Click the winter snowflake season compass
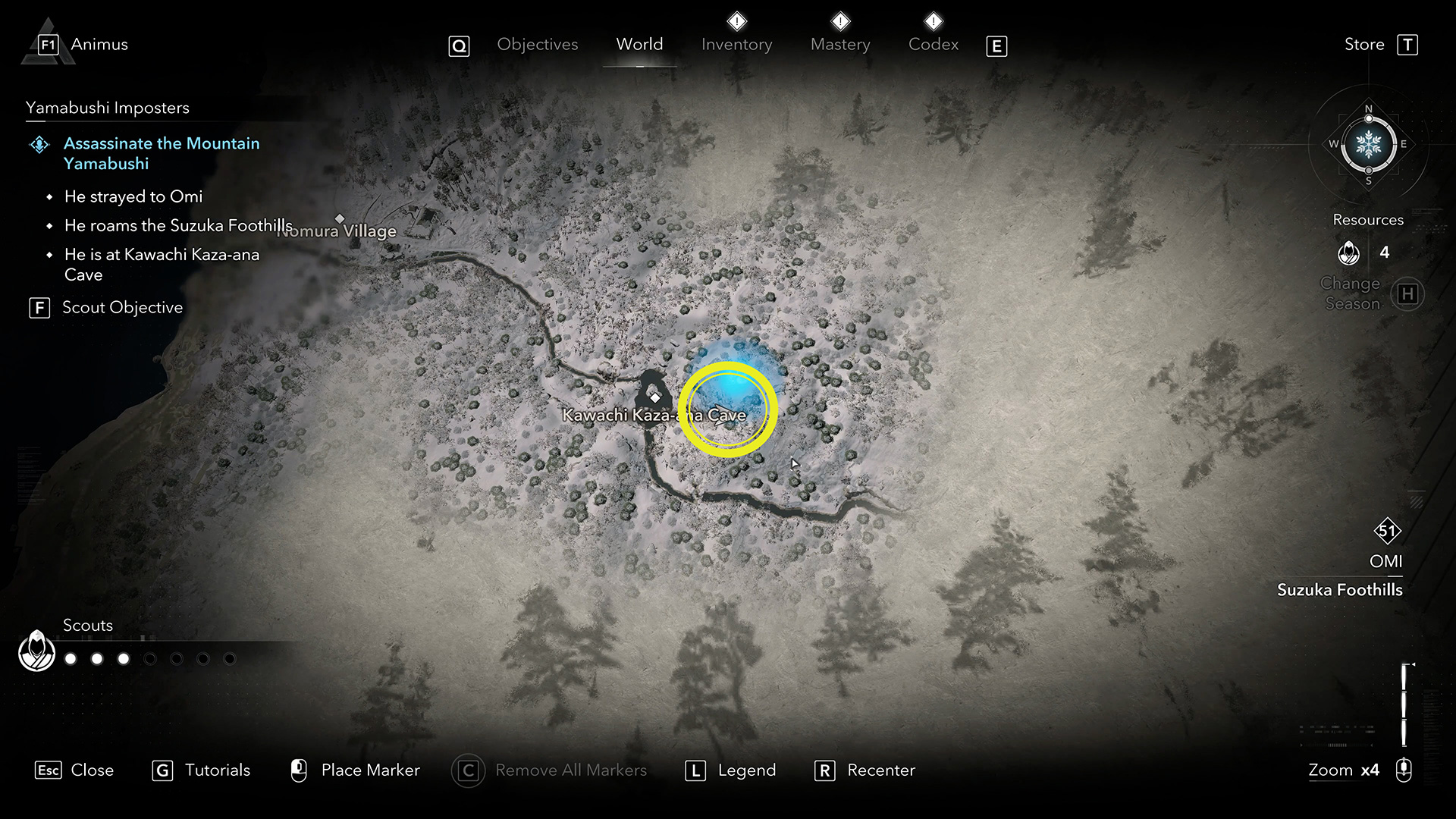This screenshot has height=819, width=1456. tap(1369, 144)
